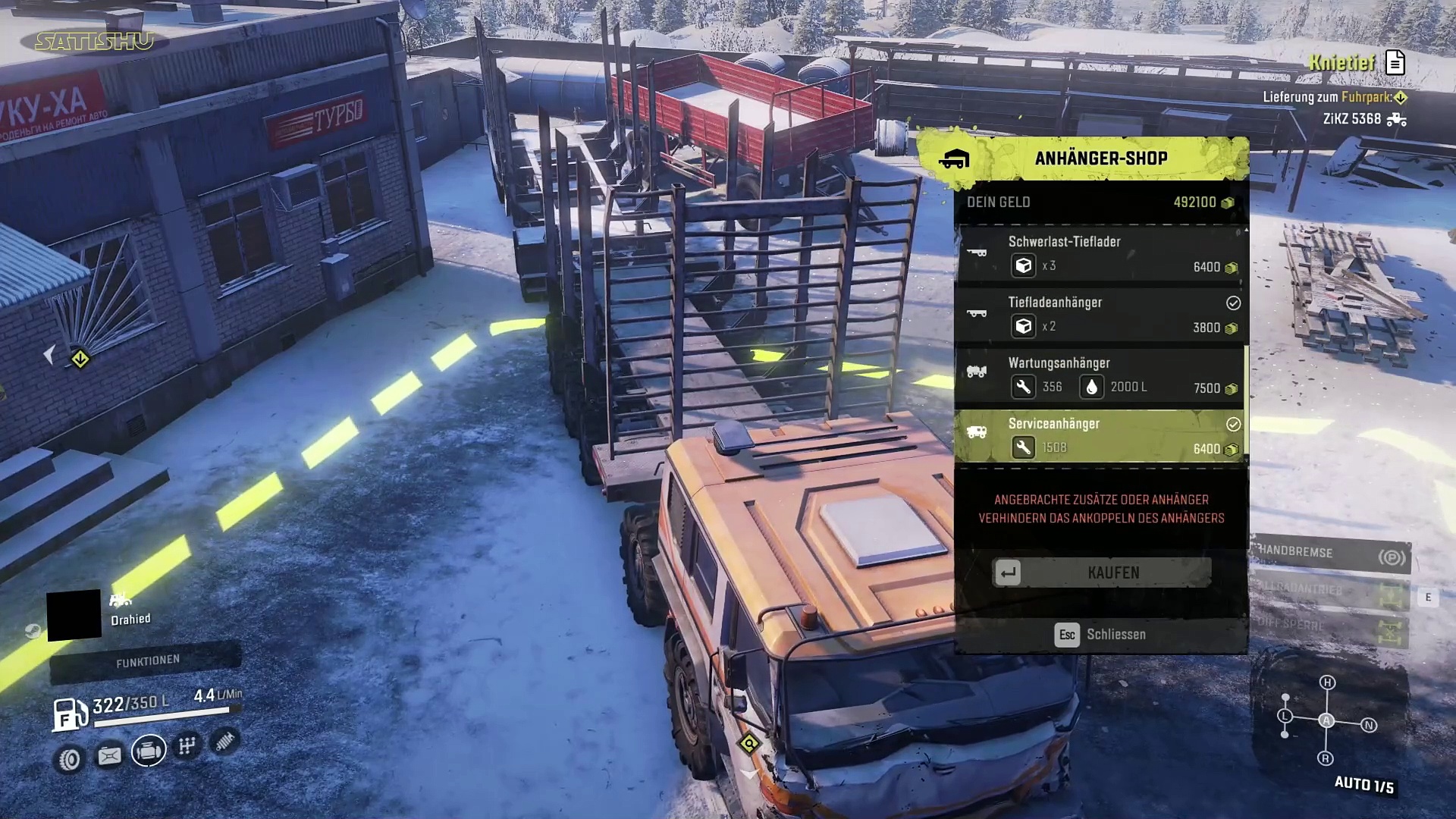The width and height of the screenshot is (1456, 819).
Task: Shift to the N neutral gear
Action: (x=1369, y=726)
